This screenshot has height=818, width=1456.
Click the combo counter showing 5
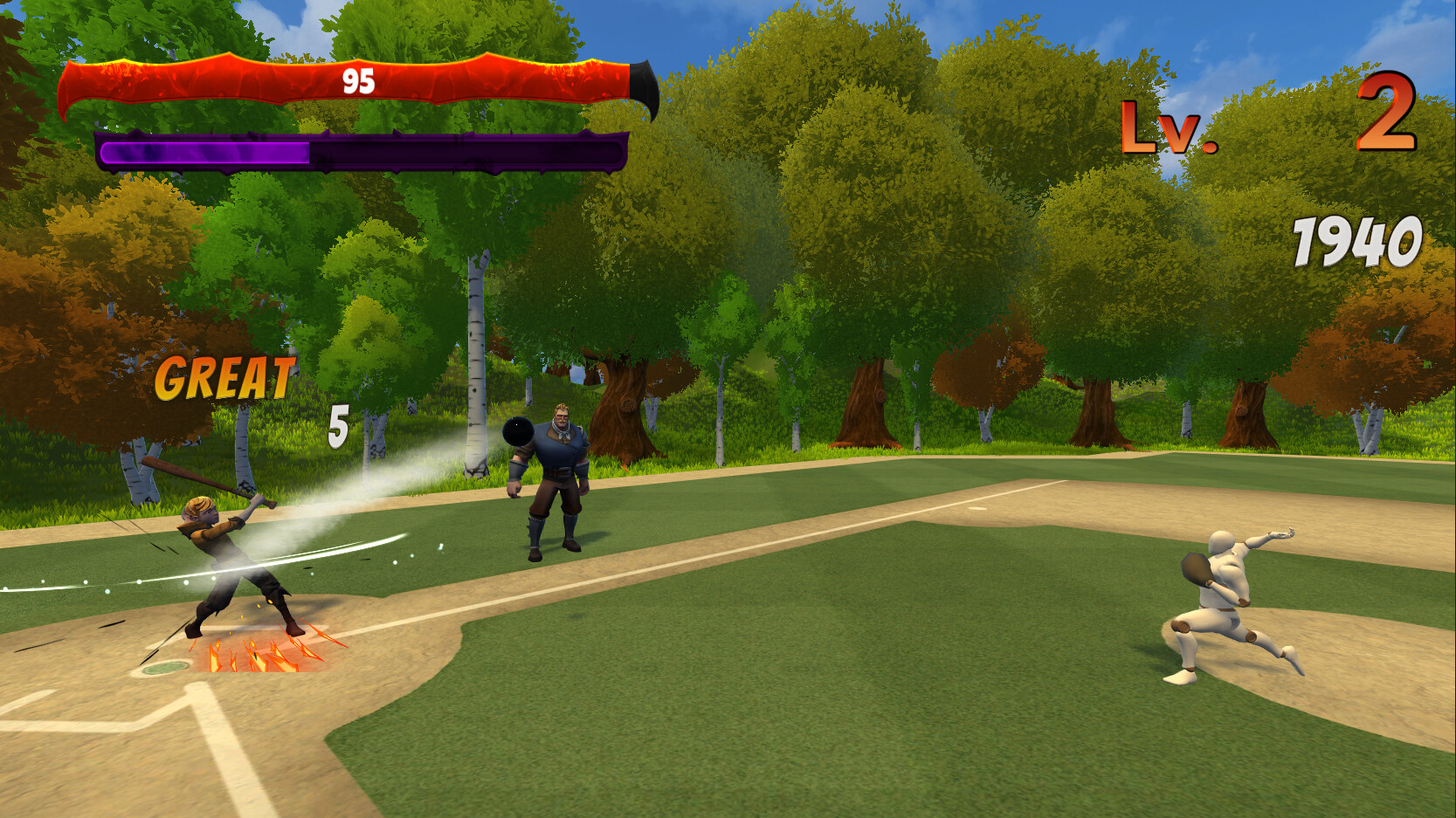coord(339,423)
